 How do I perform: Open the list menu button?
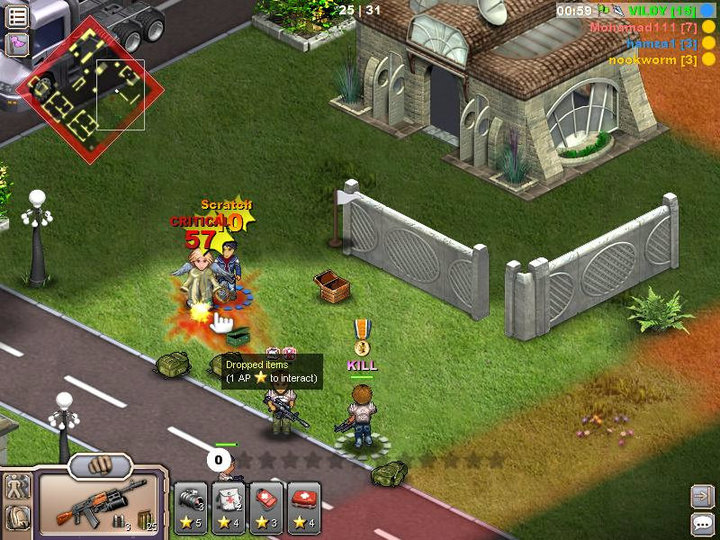point(17,16)
